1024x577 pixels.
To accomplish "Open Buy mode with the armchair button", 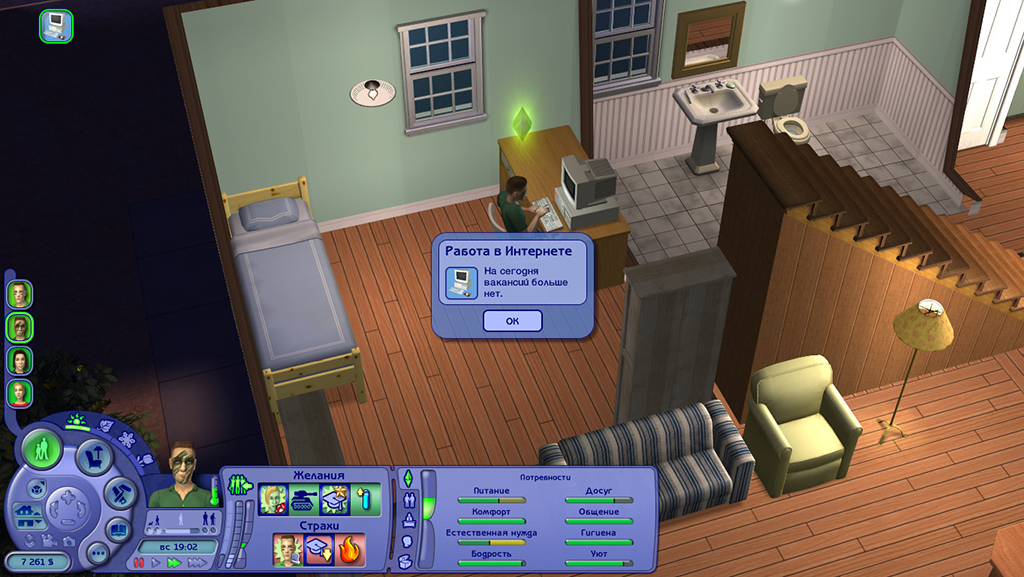I will (x=95, y=457).
